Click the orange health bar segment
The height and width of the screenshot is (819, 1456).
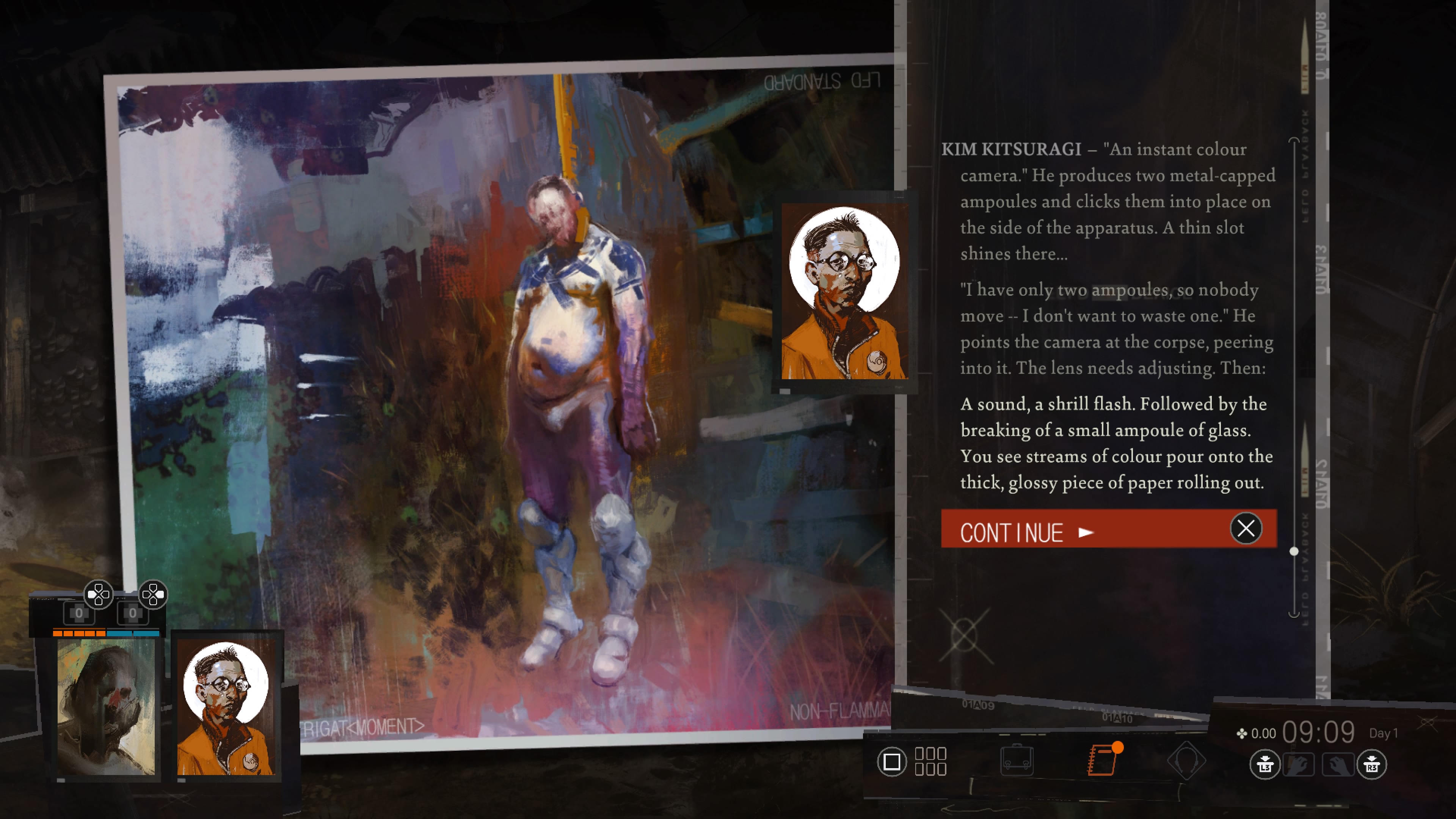click(80, 634)
